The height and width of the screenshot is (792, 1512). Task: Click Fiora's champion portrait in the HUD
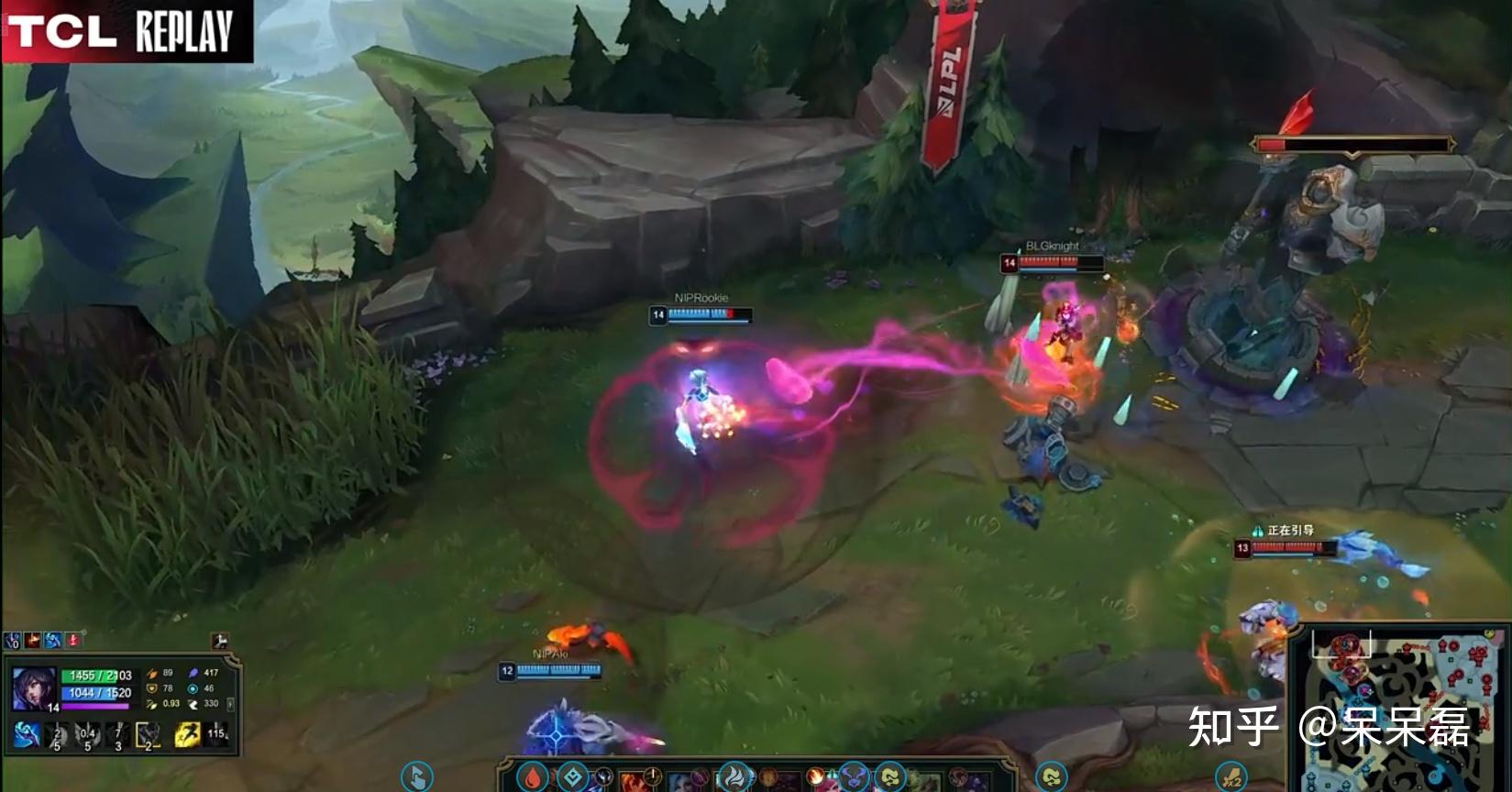click(x=33, y=687)
